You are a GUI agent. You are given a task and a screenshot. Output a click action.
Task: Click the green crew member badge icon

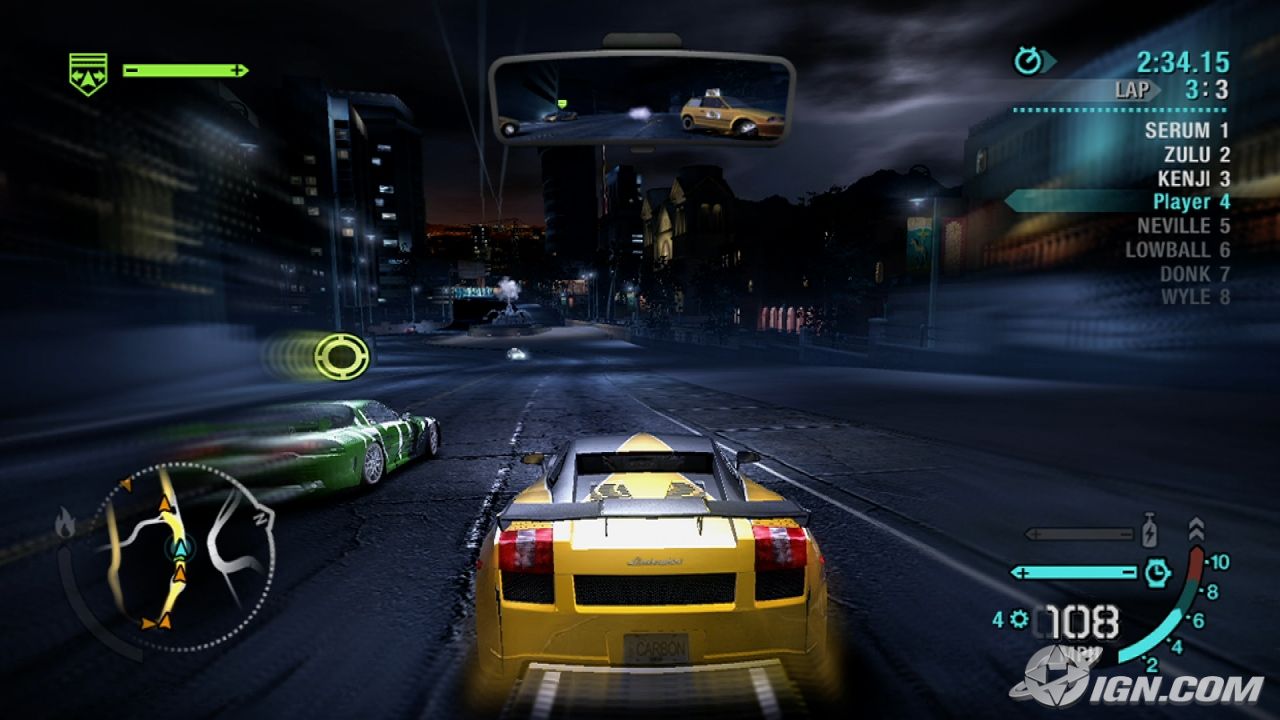[x=88, y=73]
